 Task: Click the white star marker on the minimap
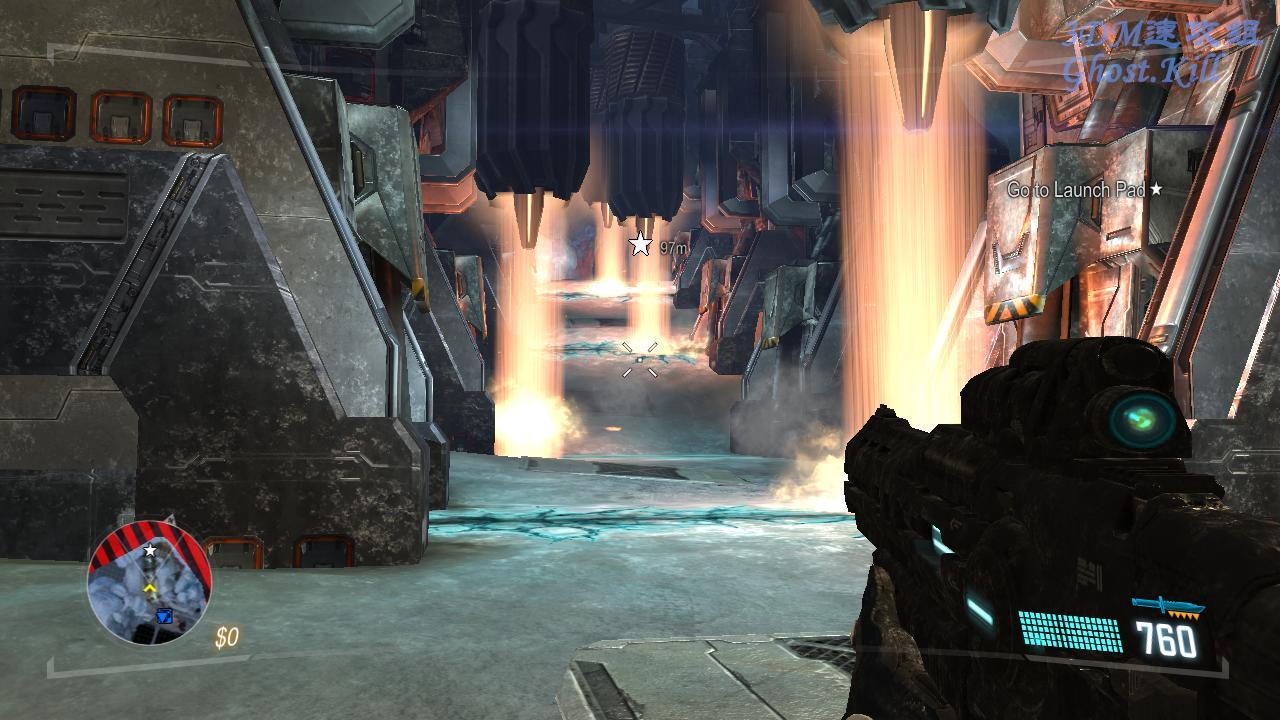coord(150,551)
